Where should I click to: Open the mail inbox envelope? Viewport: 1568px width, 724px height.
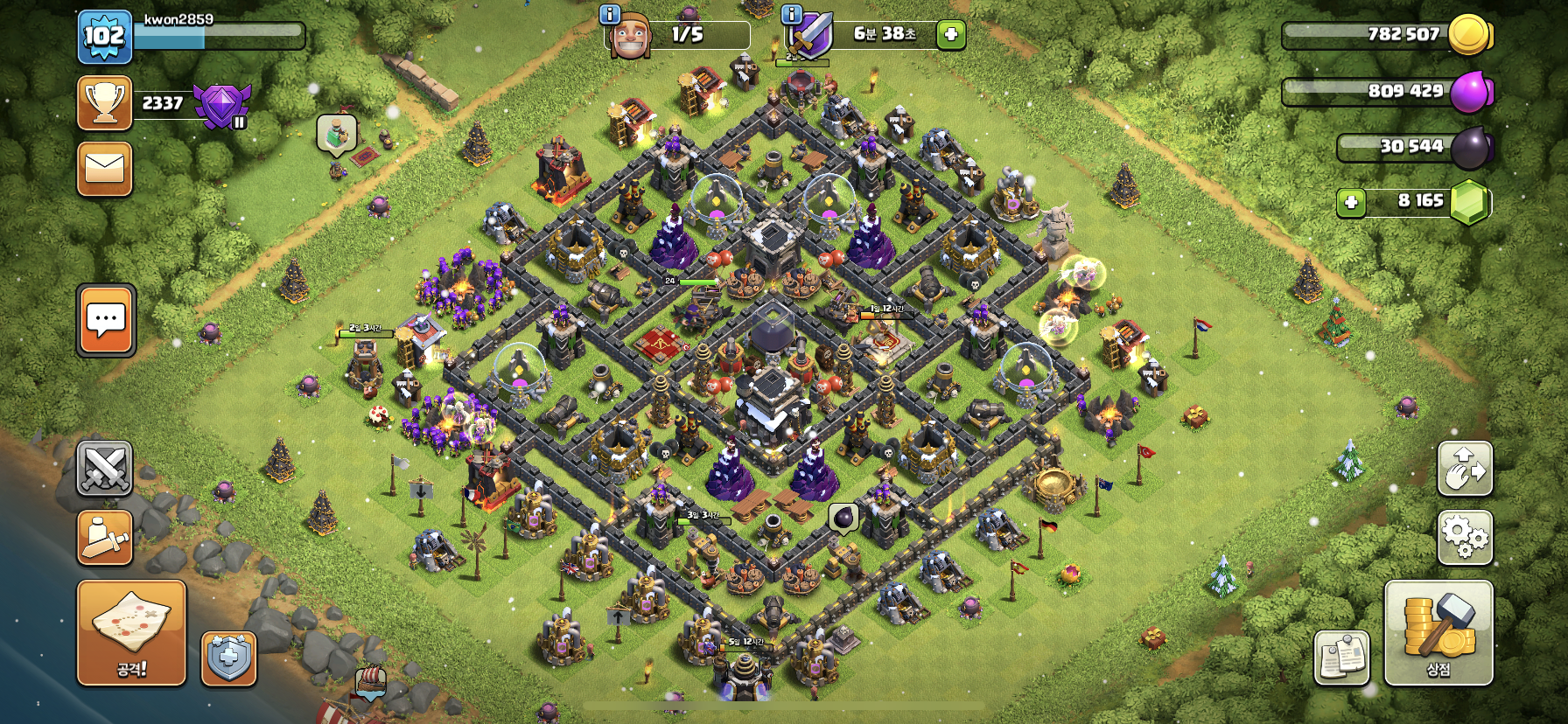point(105,169)
